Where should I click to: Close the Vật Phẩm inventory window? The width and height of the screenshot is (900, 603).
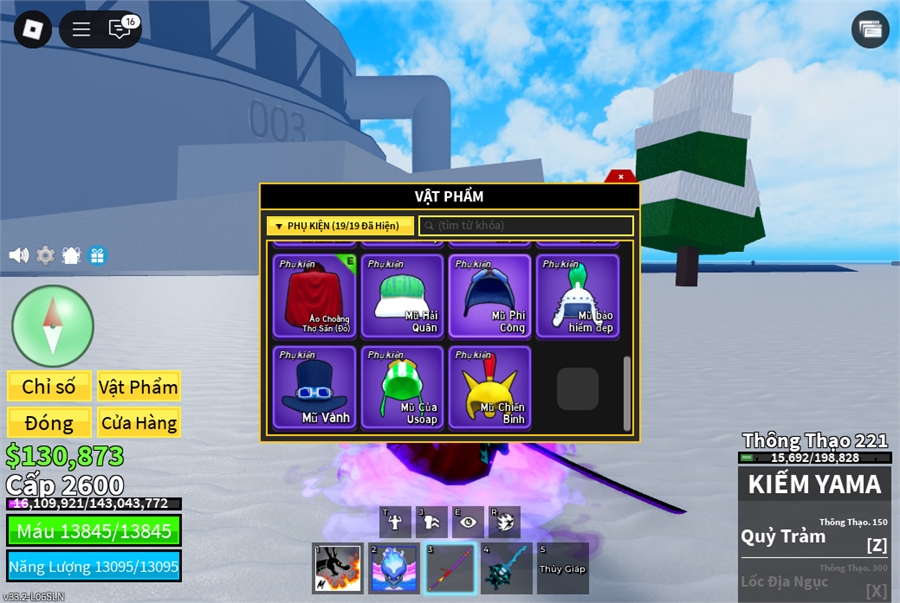[x=621, y=176]
